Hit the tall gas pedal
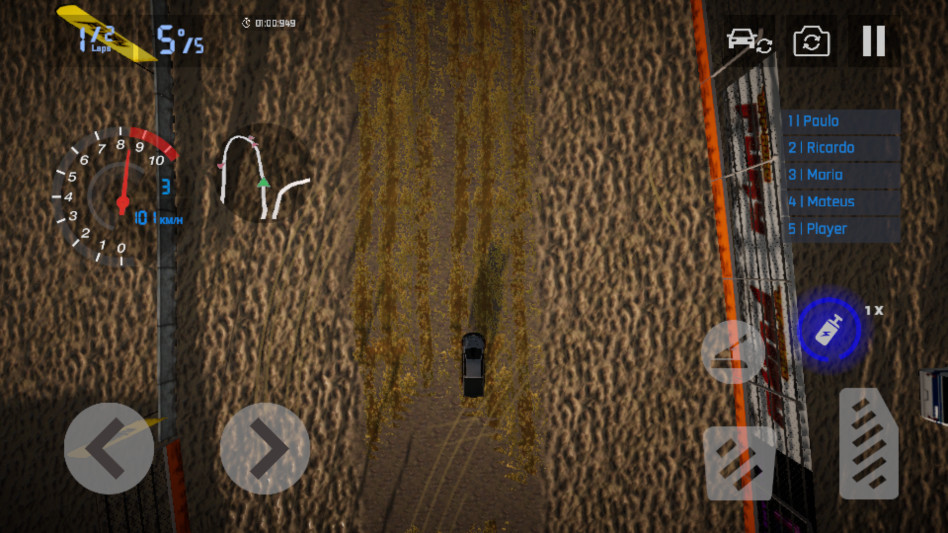The width and height of the screenshot is (948, 533). (x=868, y=443)
